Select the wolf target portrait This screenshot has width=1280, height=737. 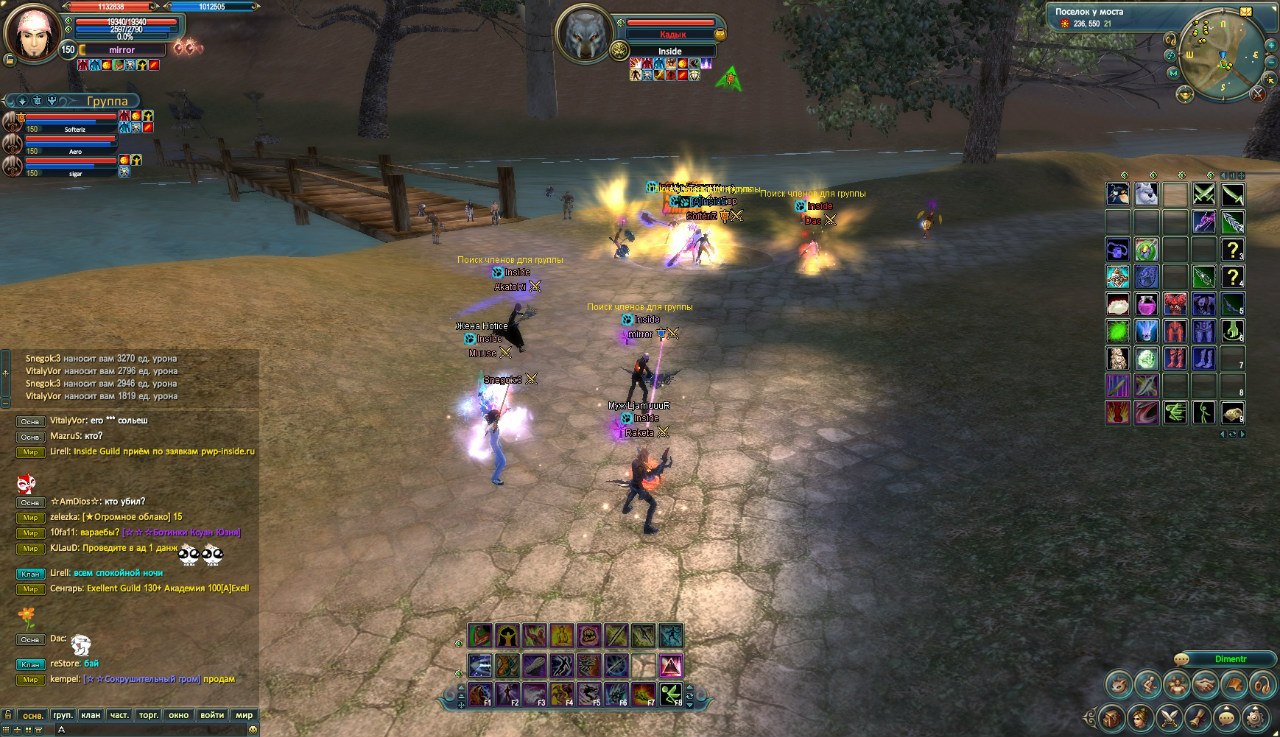(x=584, y=34)
